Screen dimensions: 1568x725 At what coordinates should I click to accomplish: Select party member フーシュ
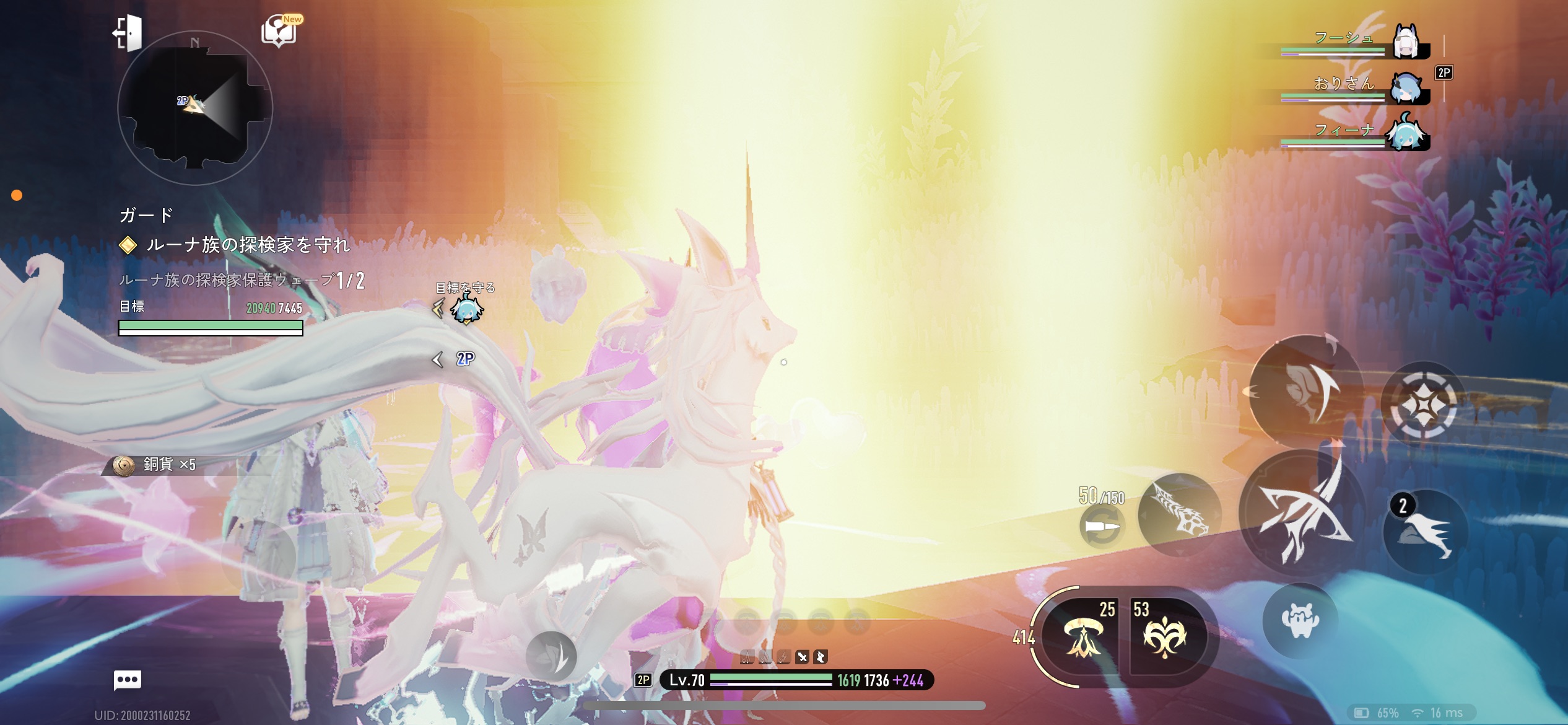coord(1406,42)
